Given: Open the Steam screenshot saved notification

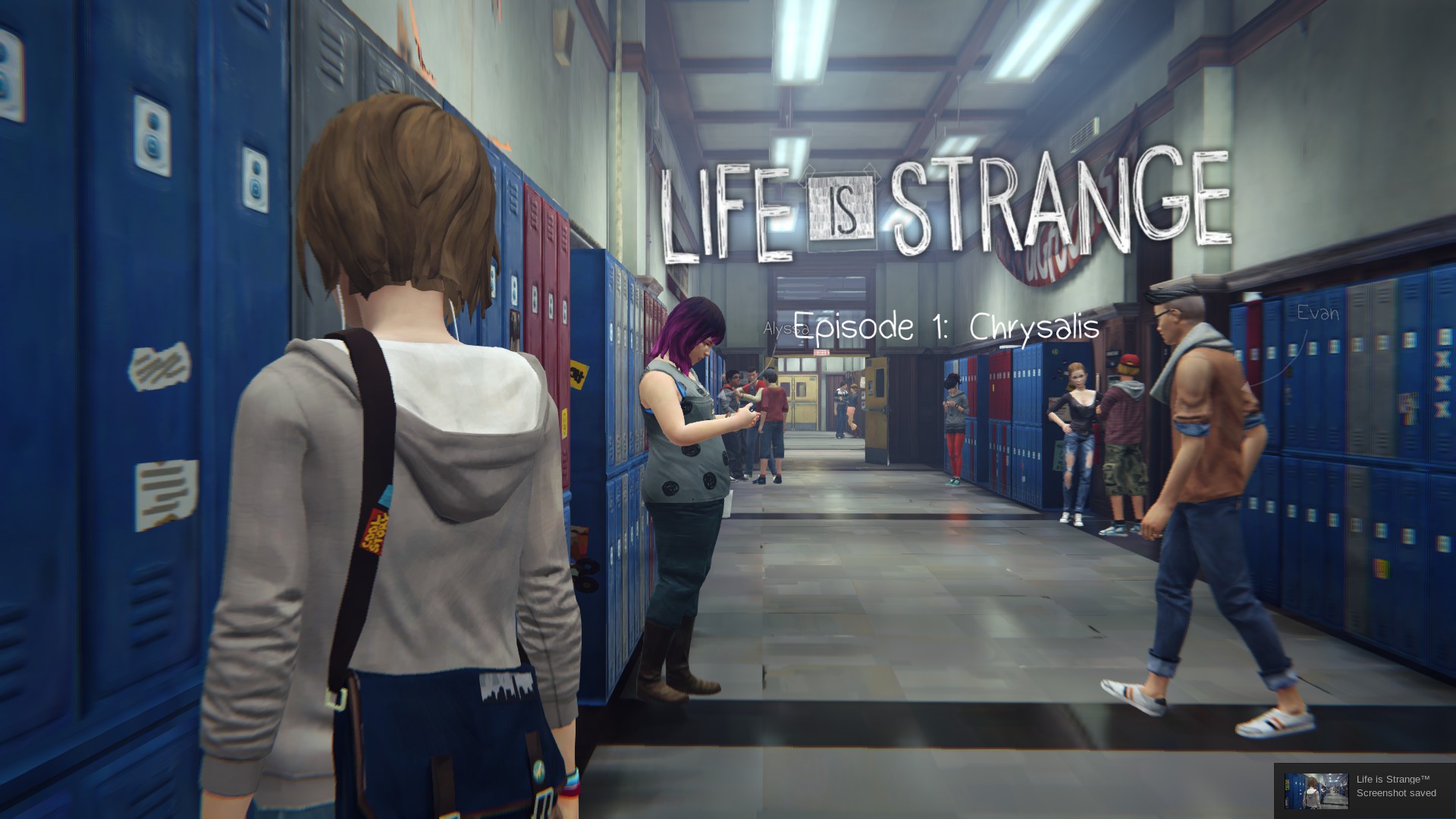Looking at the screenshot, I should point(1364,790).
